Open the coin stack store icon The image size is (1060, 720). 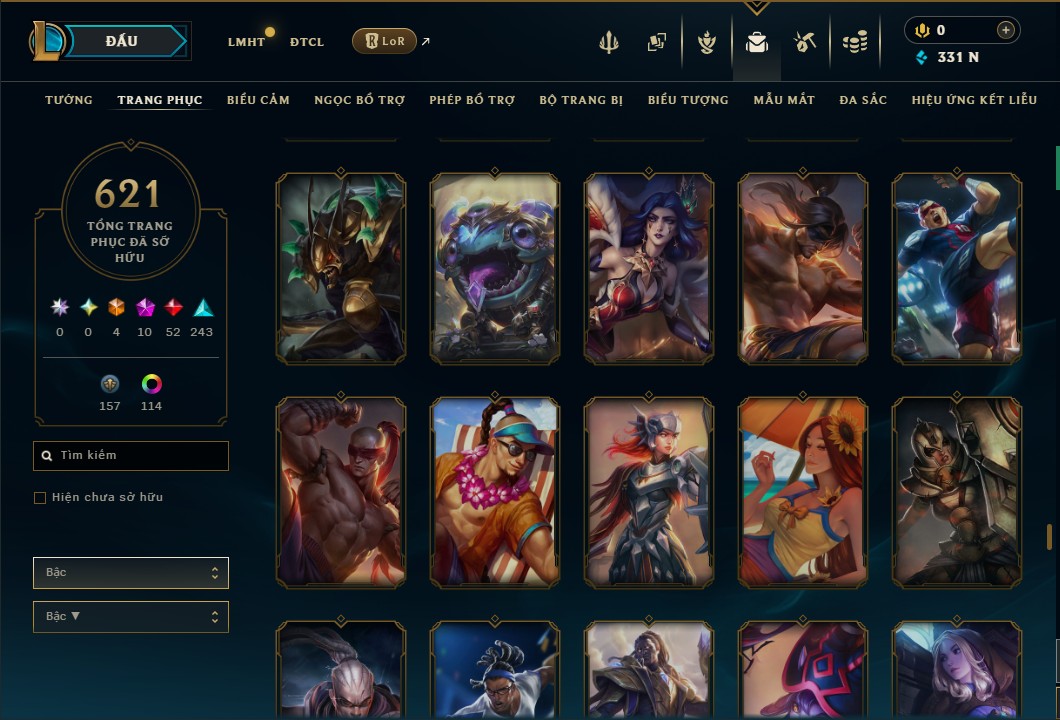(854, 42)
